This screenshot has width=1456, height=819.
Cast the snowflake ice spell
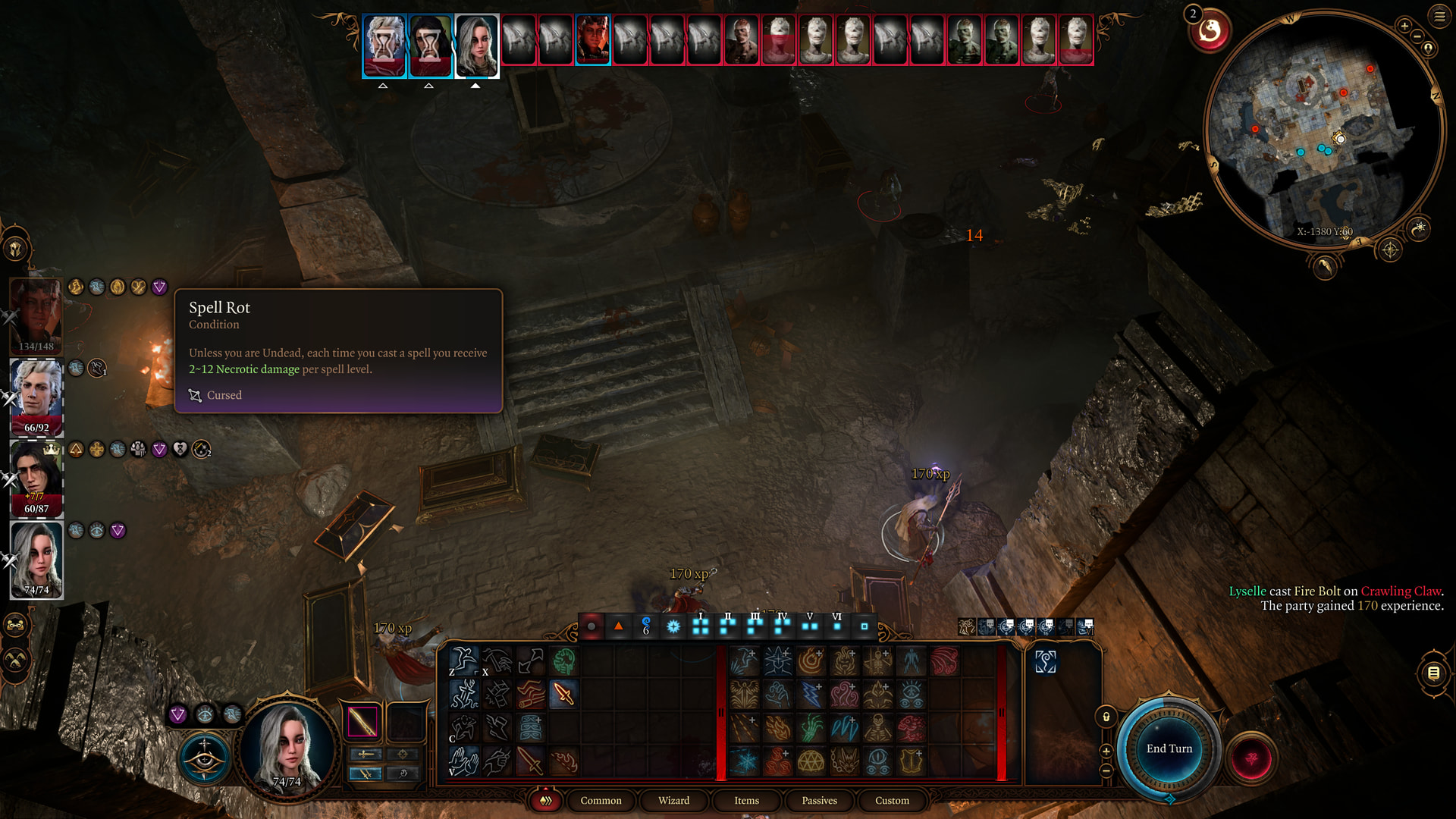click(x=744, y=761)
